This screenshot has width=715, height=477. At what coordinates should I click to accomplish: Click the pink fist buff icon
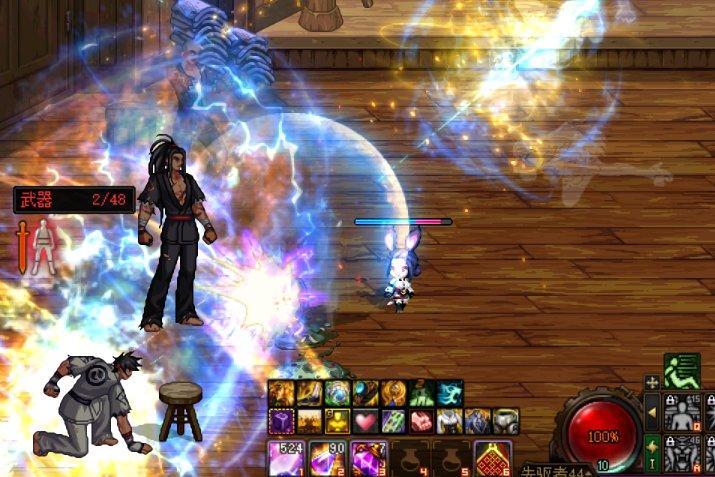(x=422, y=421)
